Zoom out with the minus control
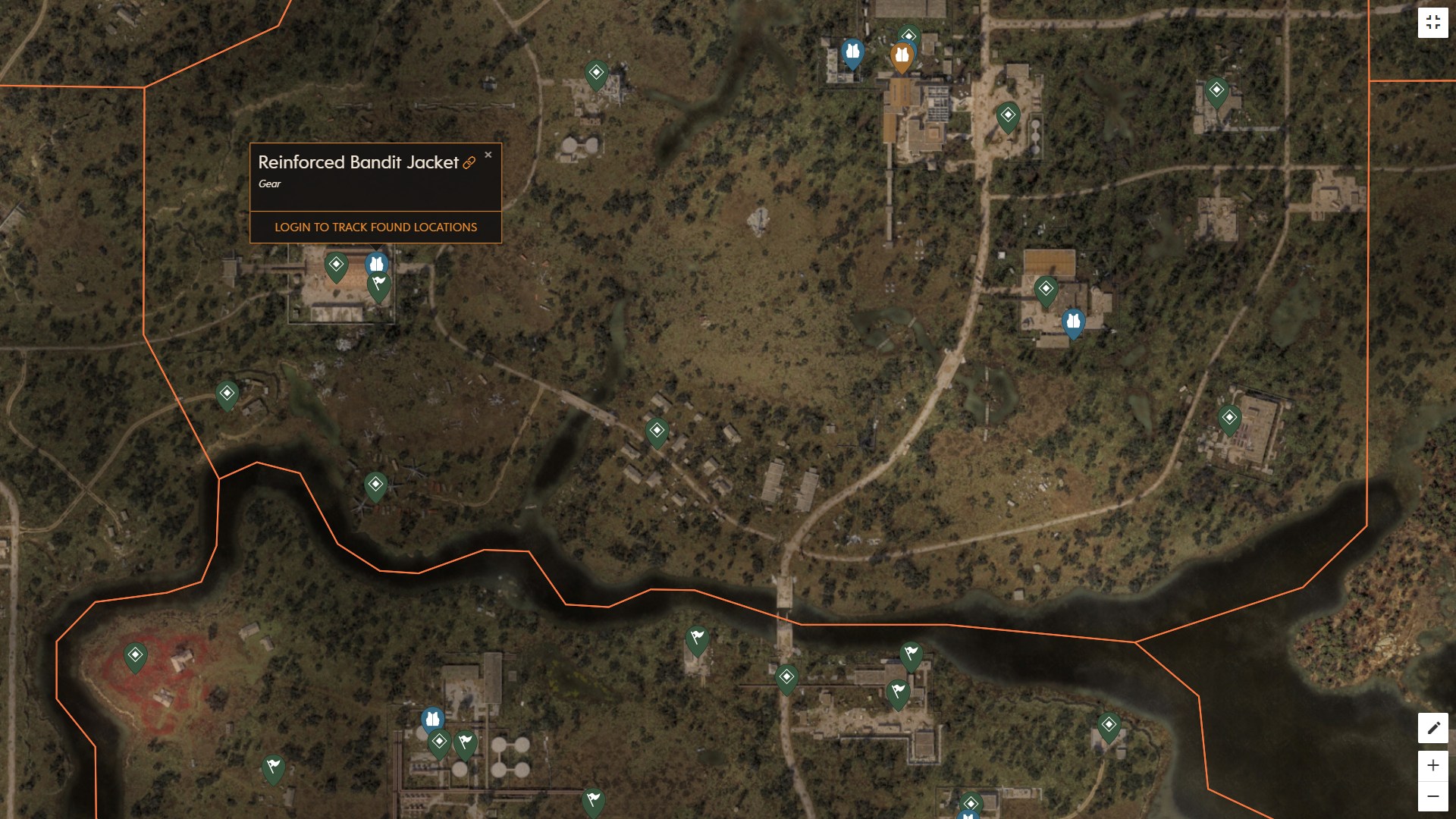1456x819 pixels. [x=1432, y=795]
